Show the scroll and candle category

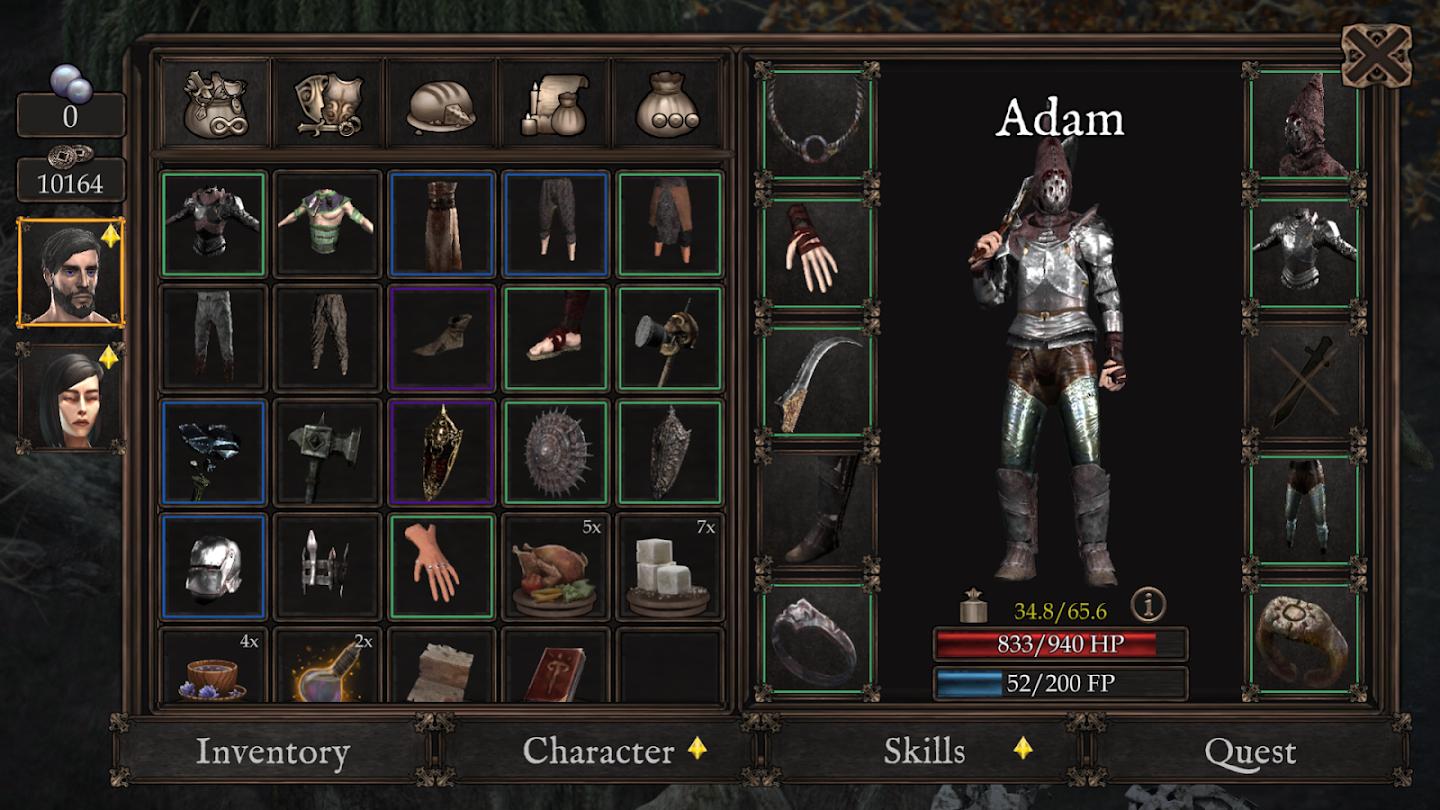[x=554, y=103]
